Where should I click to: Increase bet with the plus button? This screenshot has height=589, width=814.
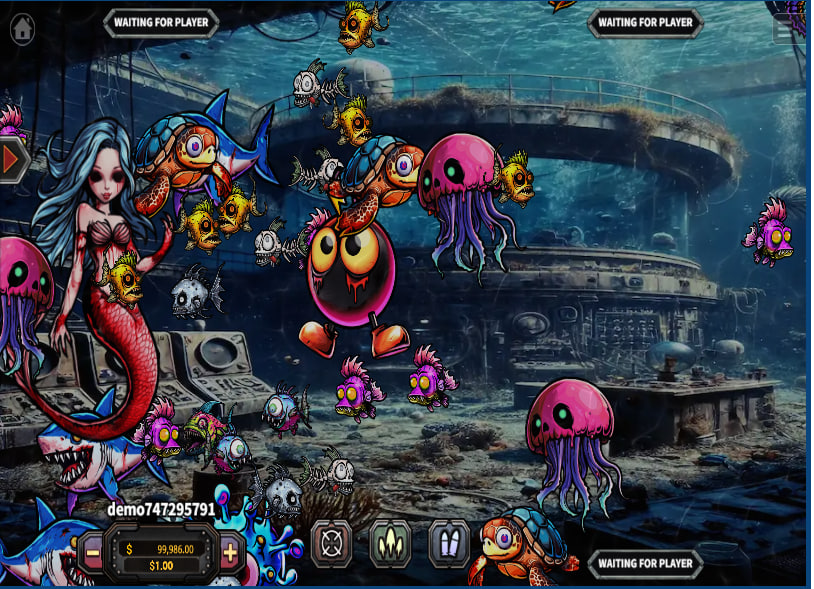(x=230, y=551)
